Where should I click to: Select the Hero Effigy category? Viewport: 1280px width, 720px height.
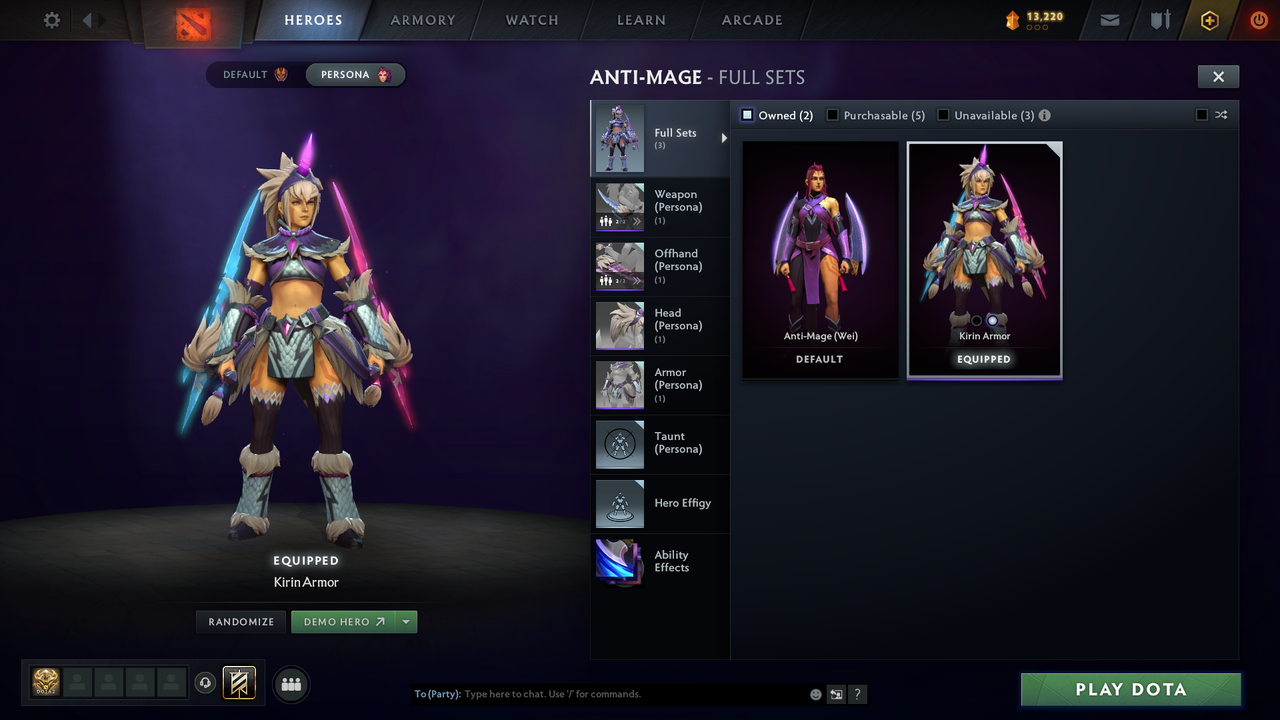[x=660, y=503]
